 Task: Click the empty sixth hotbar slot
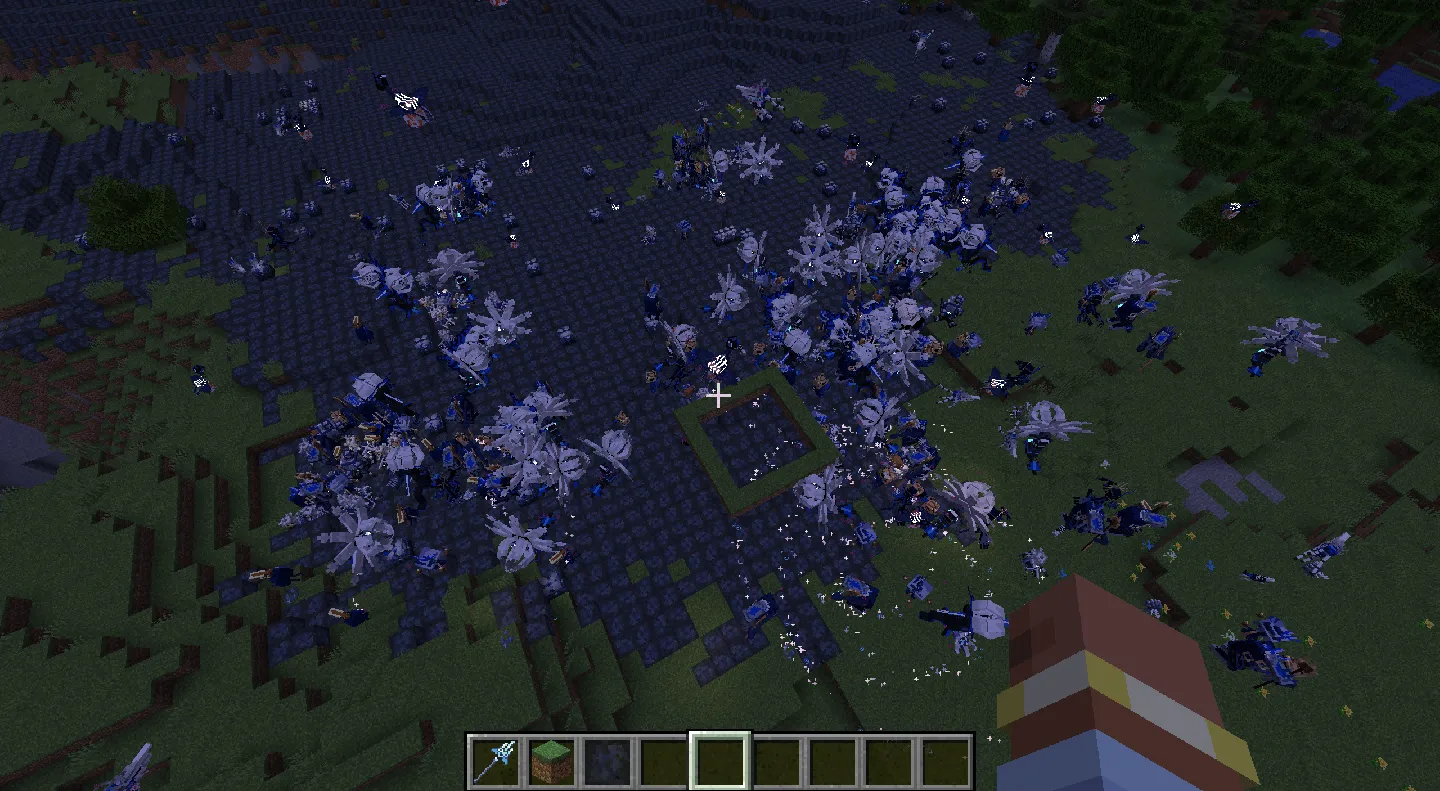coord(778,760)
